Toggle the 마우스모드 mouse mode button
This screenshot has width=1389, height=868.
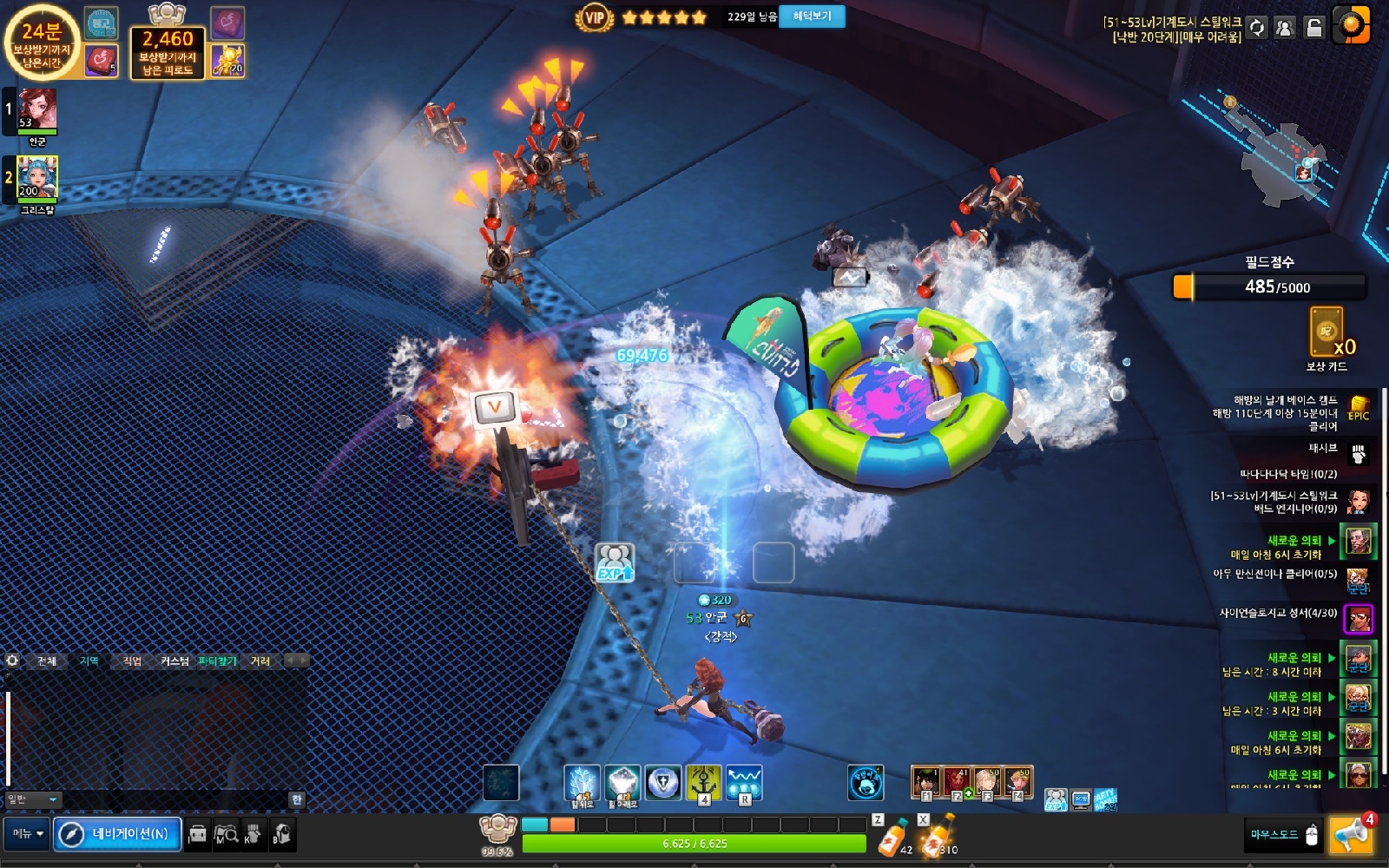pyautogui.click(x=1285, y=835)
